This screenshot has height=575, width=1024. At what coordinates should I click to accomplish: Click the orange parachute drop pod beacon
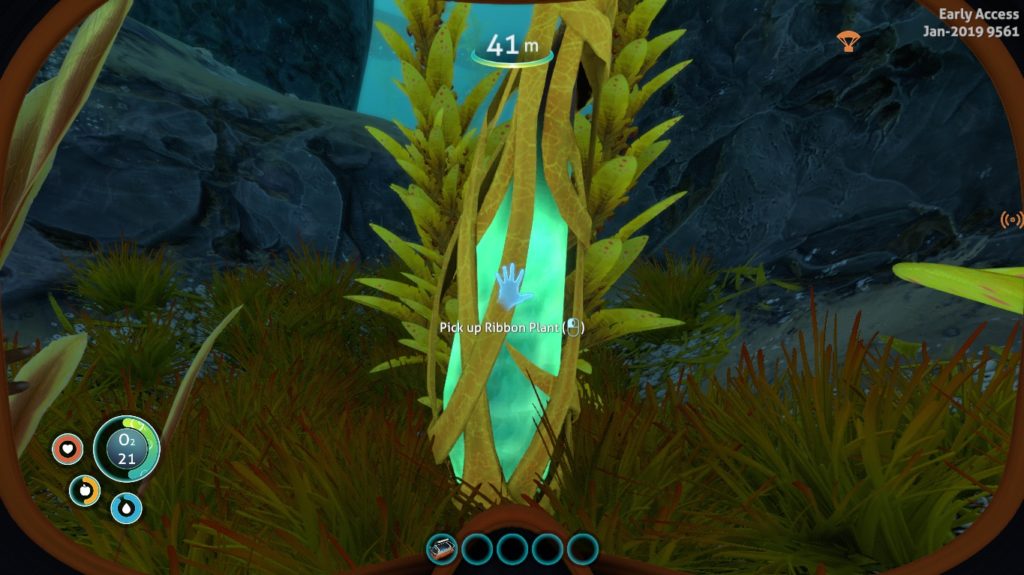(x=848, y=41)
